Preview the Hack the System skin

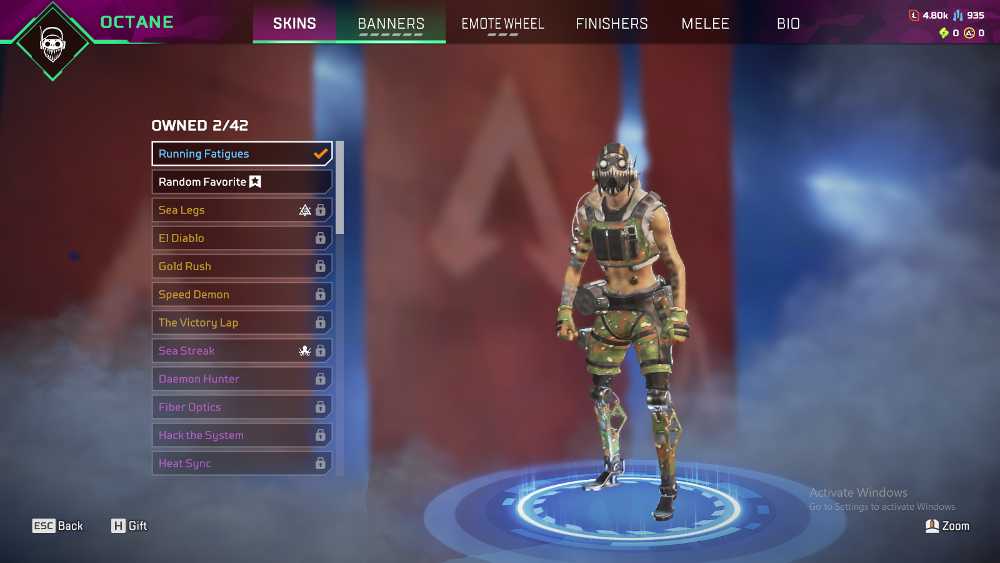(241, 436)
